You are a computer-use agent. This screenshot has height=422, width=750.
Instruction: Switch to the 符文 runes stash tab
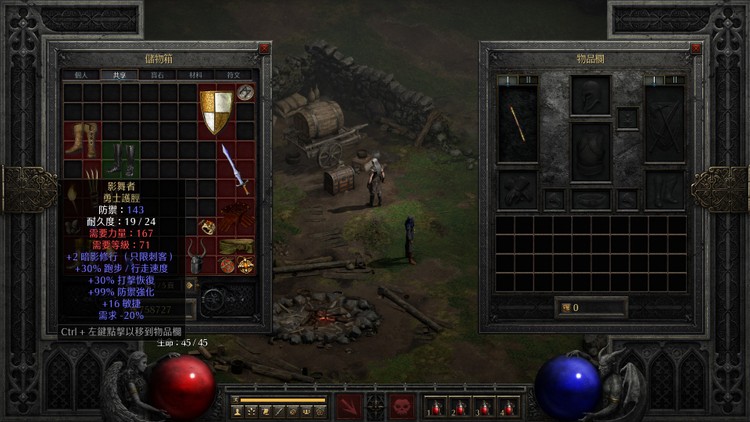pyautogui.click(x=234, y=74)
